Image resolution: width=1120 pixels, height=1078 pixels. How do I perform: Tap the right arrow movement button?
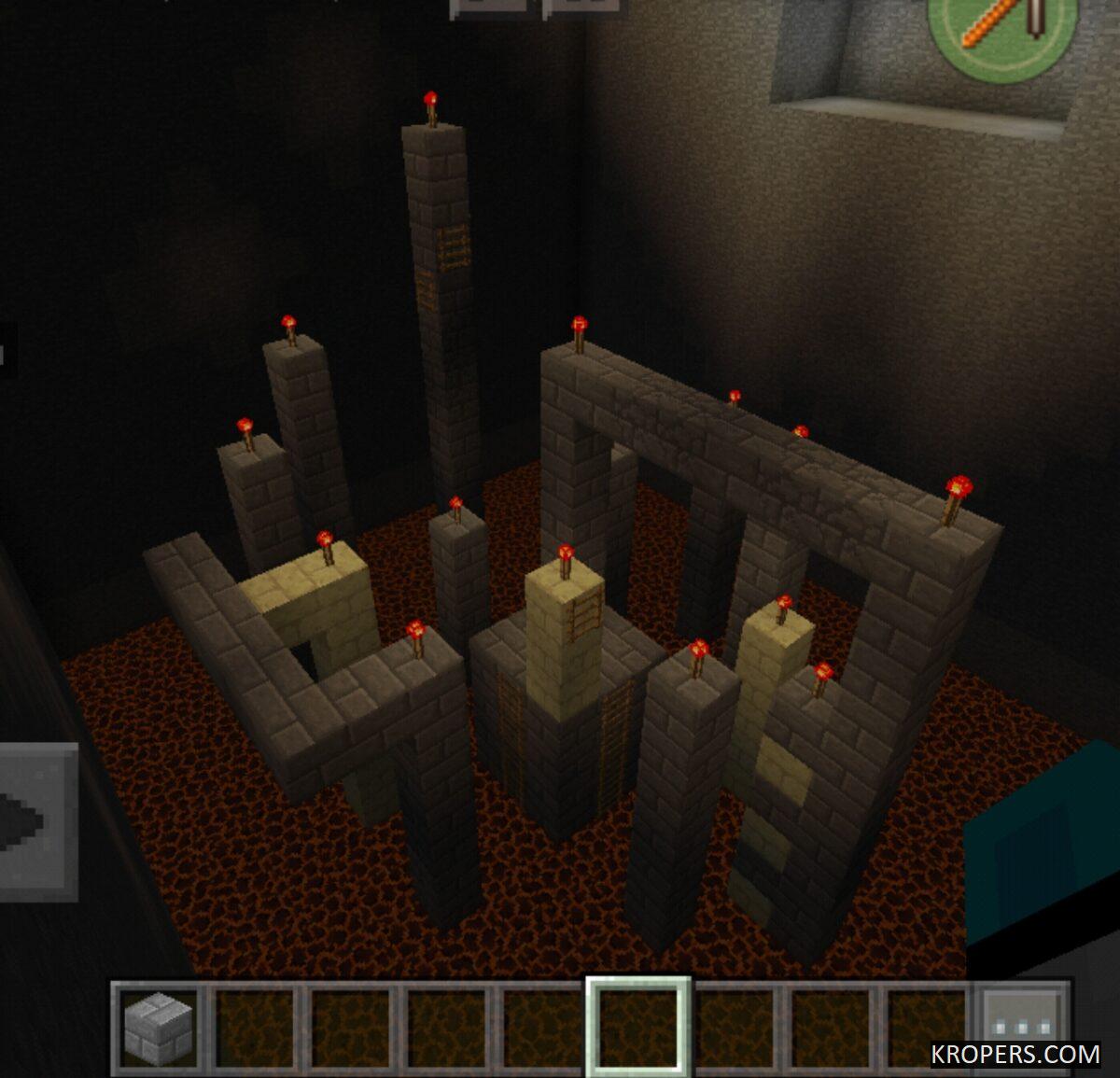pos(35,821)
